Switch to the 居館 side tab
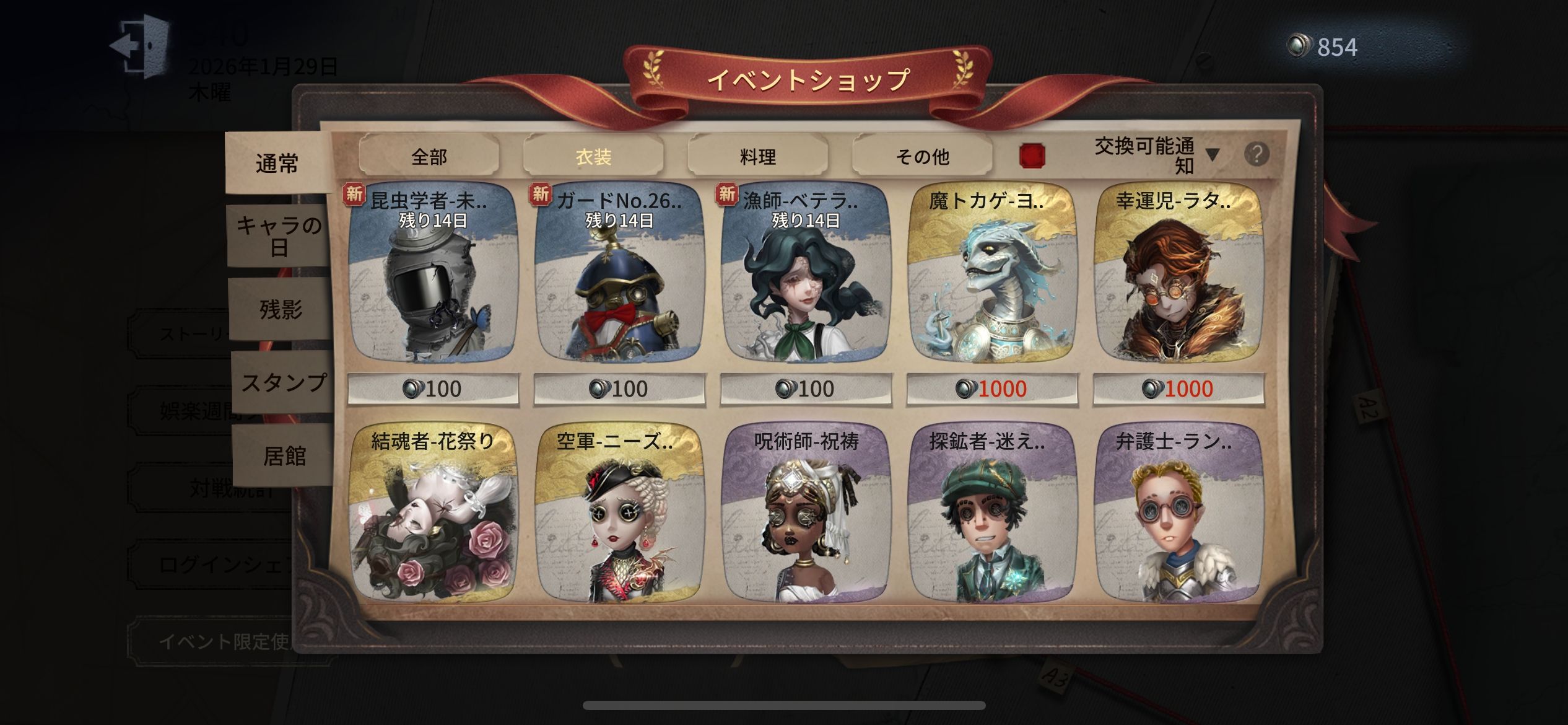 [x=284, y=456]
